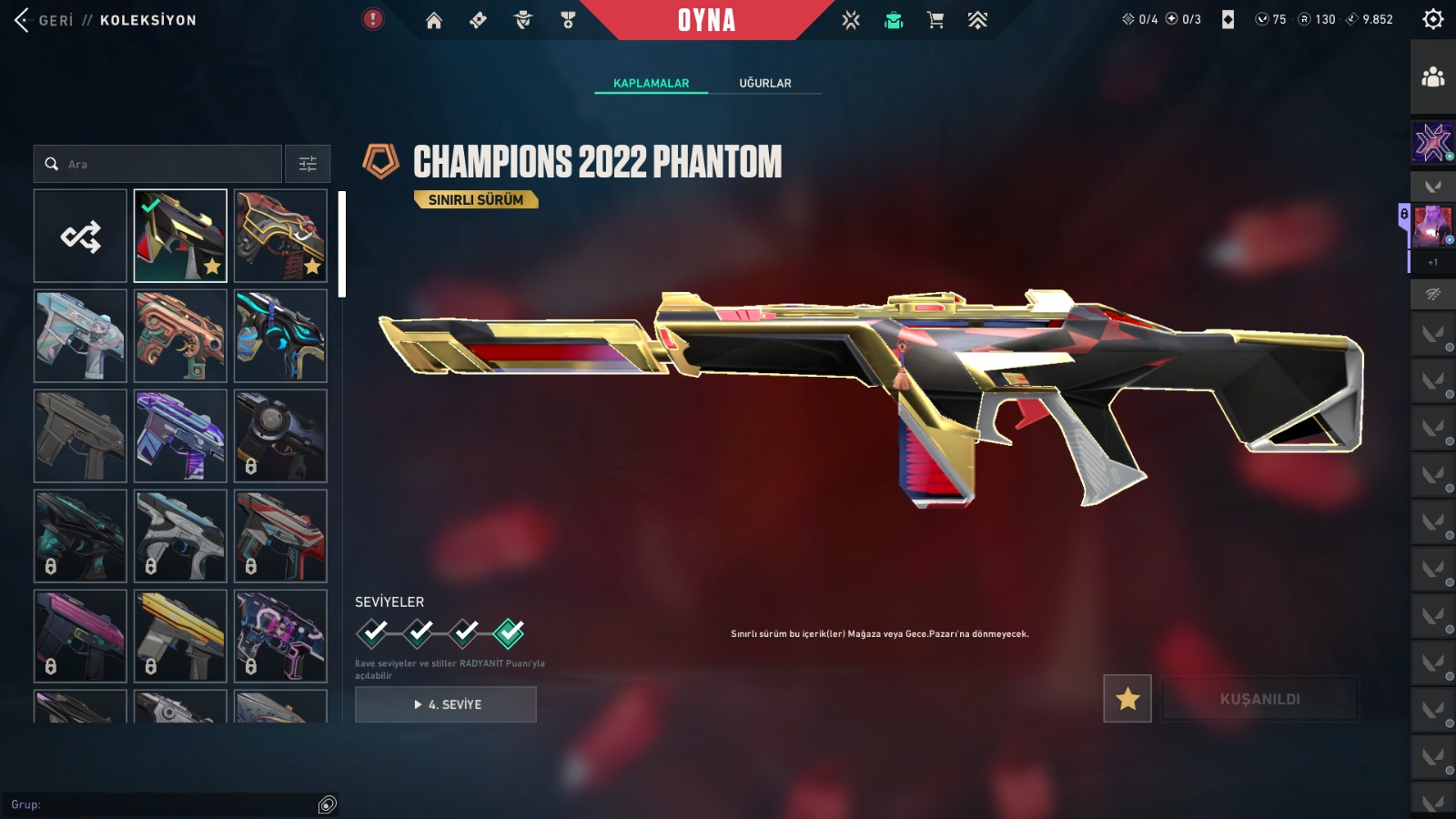Screen dimensions: 1456x819
Task: Open the store cart icon
Action: [935, 20]
